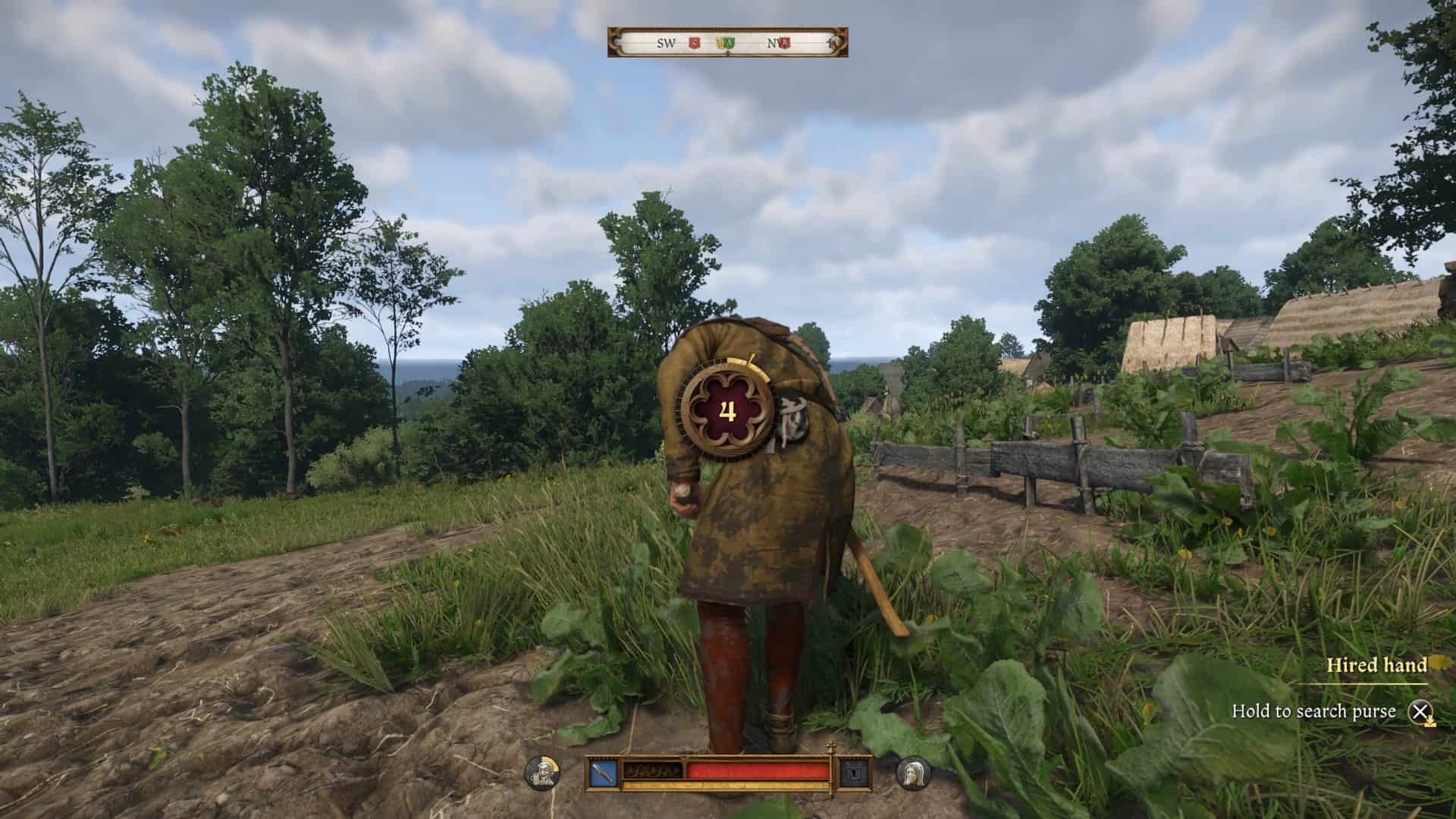Click the center notch under the compass strip
The width and height of the screenshot is (1456, 819).
coord(728,52)
